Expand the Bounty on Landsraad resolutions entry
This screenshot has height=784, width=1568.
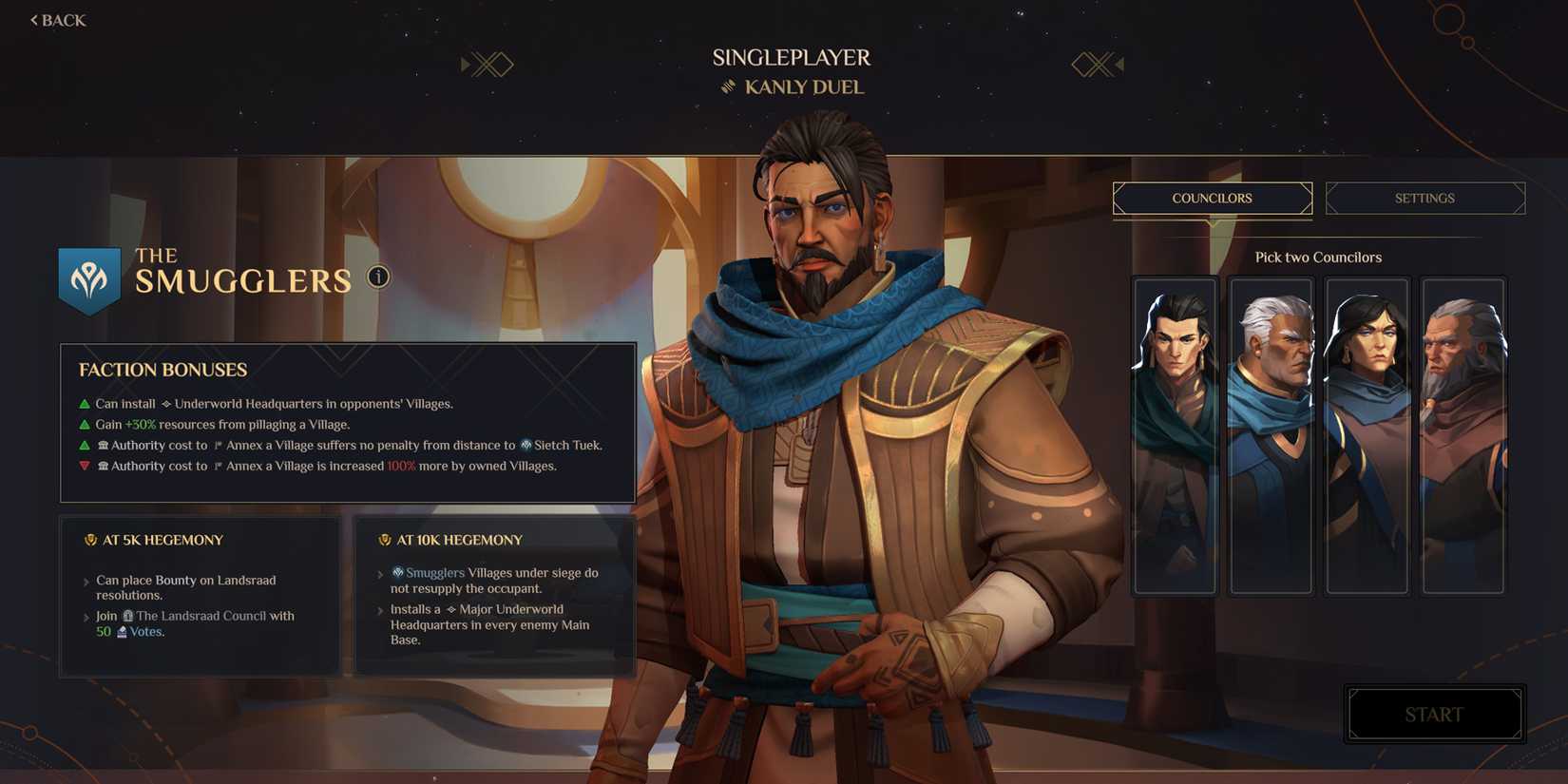[86, 580]
